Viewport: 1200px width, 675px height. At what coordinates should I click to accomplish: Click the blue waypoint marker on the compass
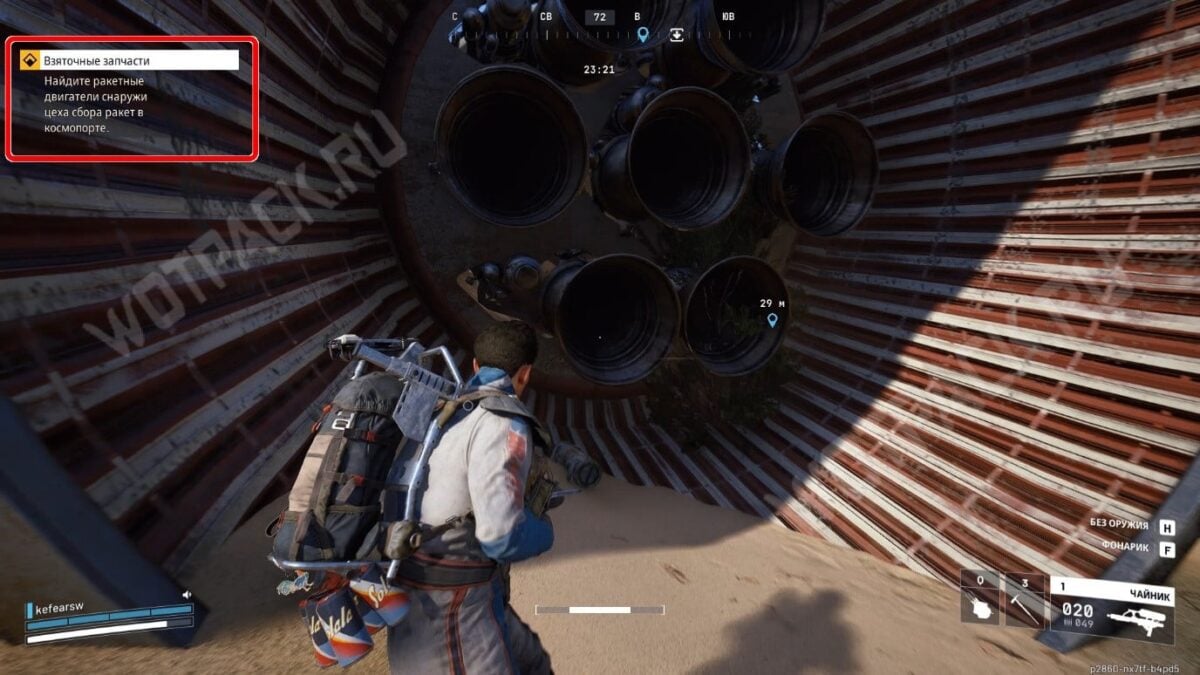pyautogui.click(x=643, y=35)
